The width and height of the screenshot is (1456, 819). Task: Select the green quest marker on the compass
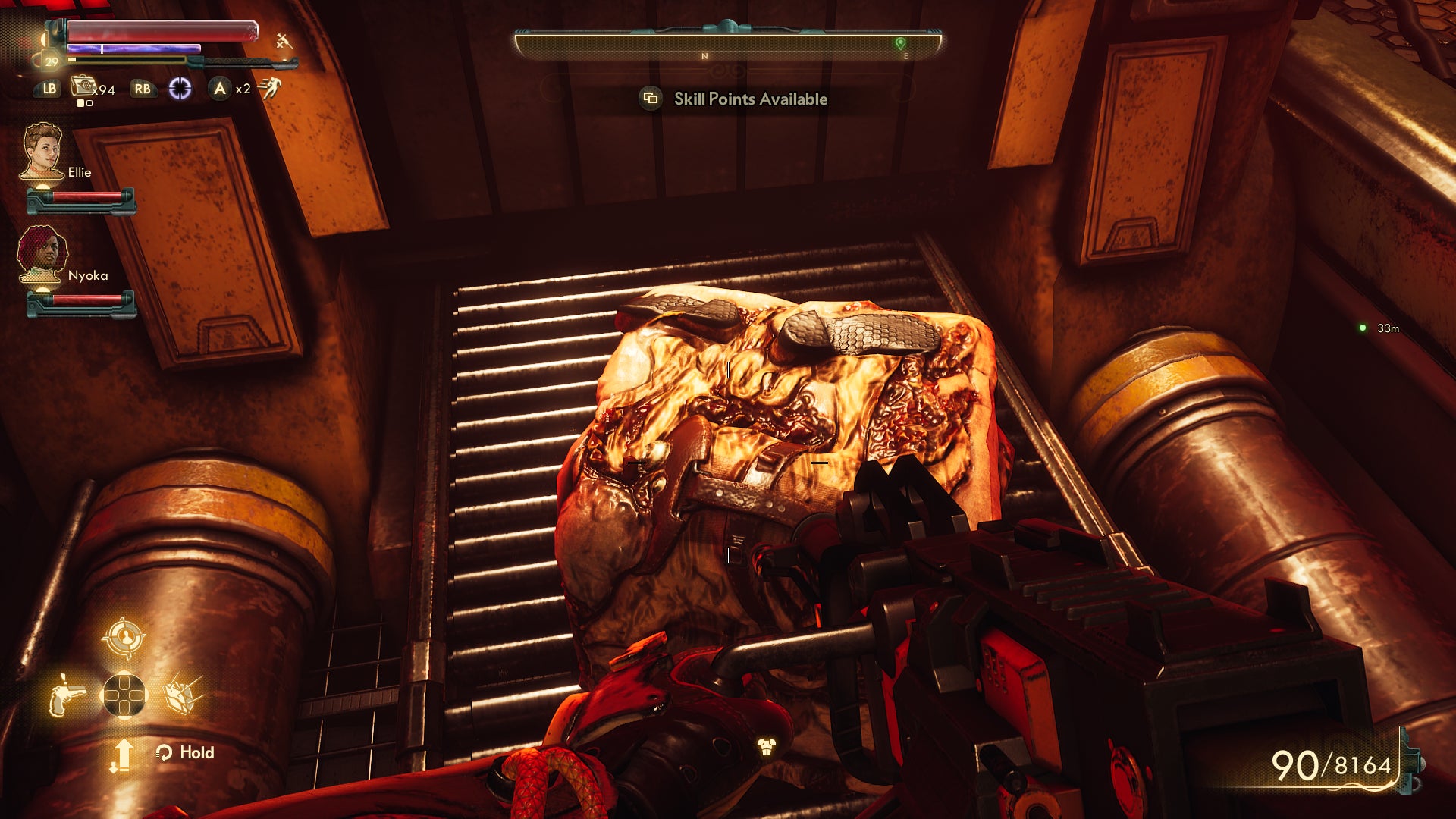(x=902, y=43)
